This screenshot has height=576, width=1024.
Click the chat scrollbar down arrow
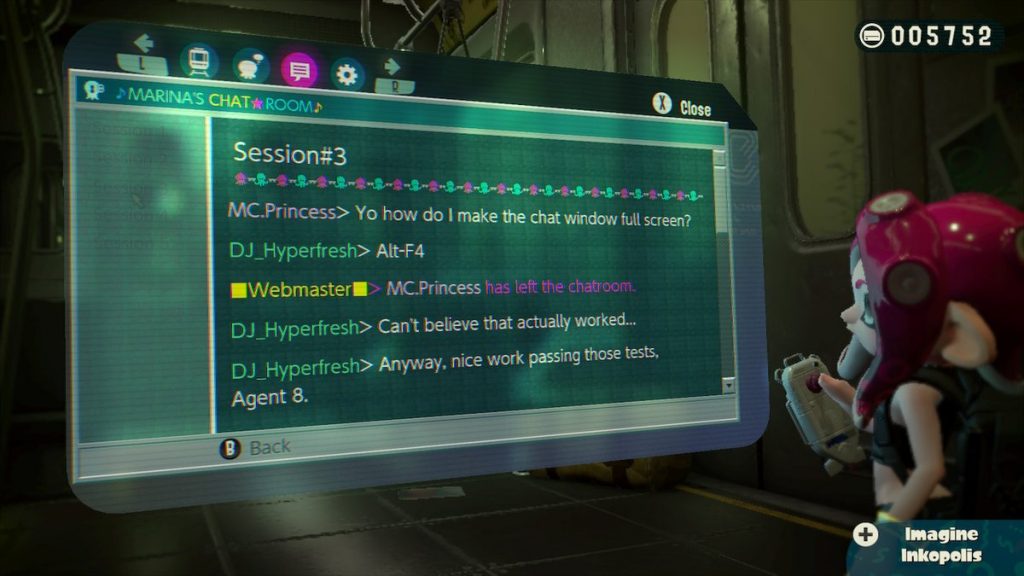pyautogui.click(x=727, y=385)
